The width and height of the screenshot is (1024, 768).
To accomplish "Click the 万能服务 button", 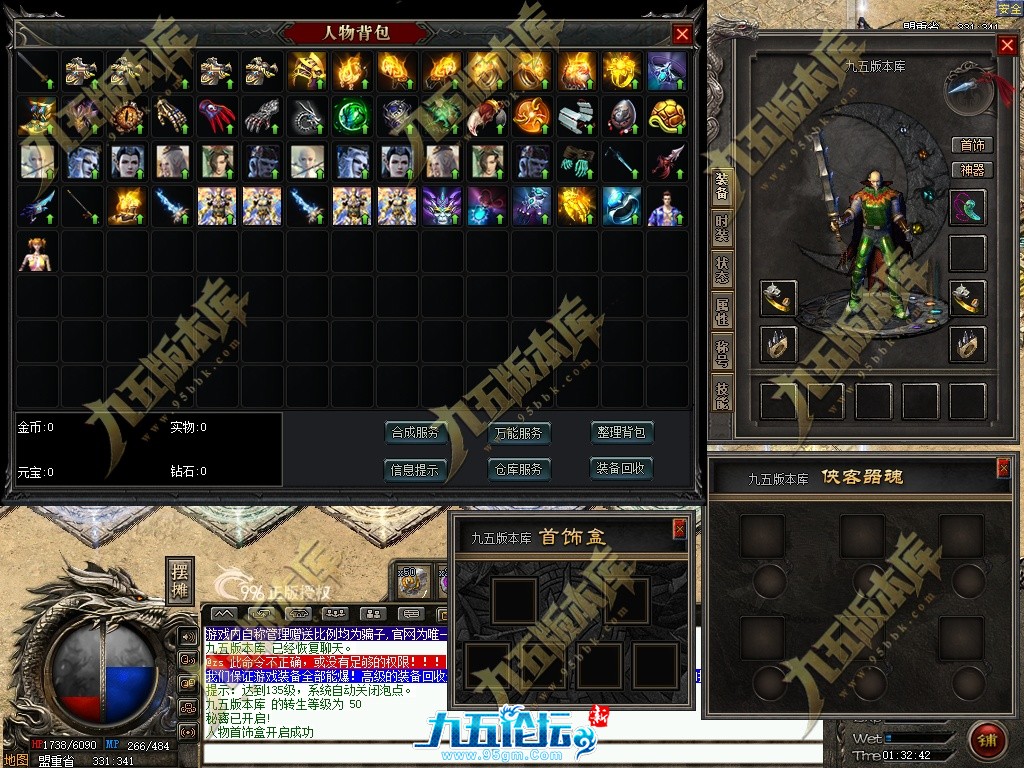I will pyautogui.click(x=519, y=433).
